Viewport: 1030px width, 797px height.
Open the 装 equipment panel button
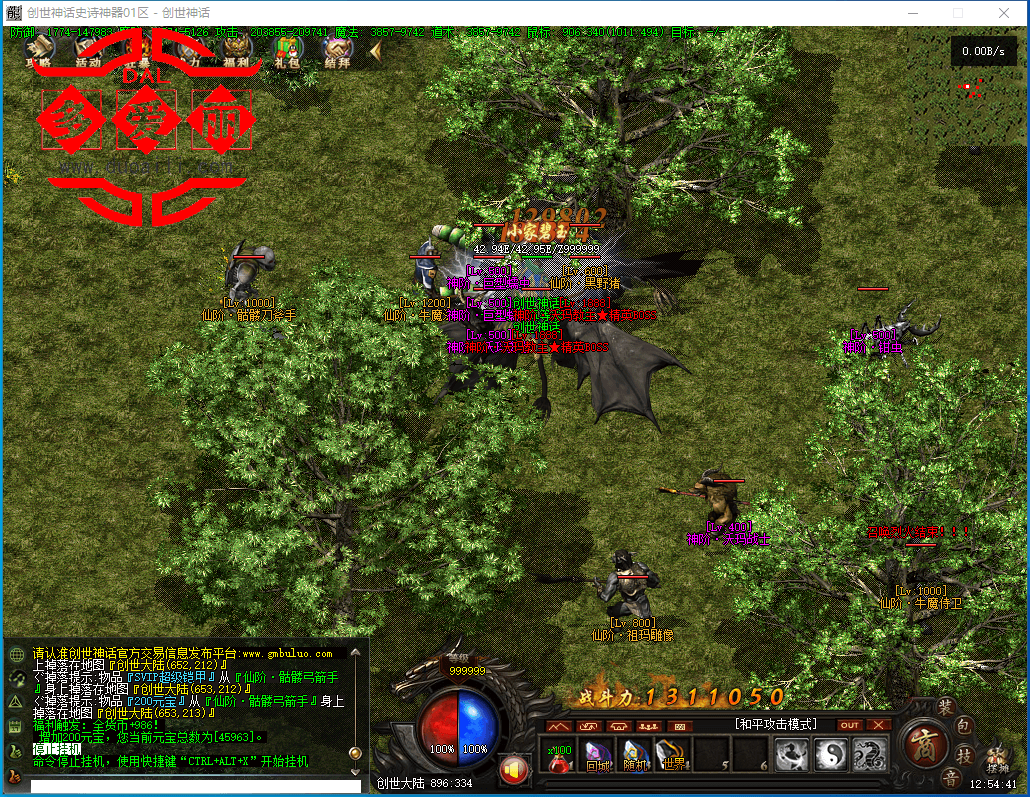(946, 706)
